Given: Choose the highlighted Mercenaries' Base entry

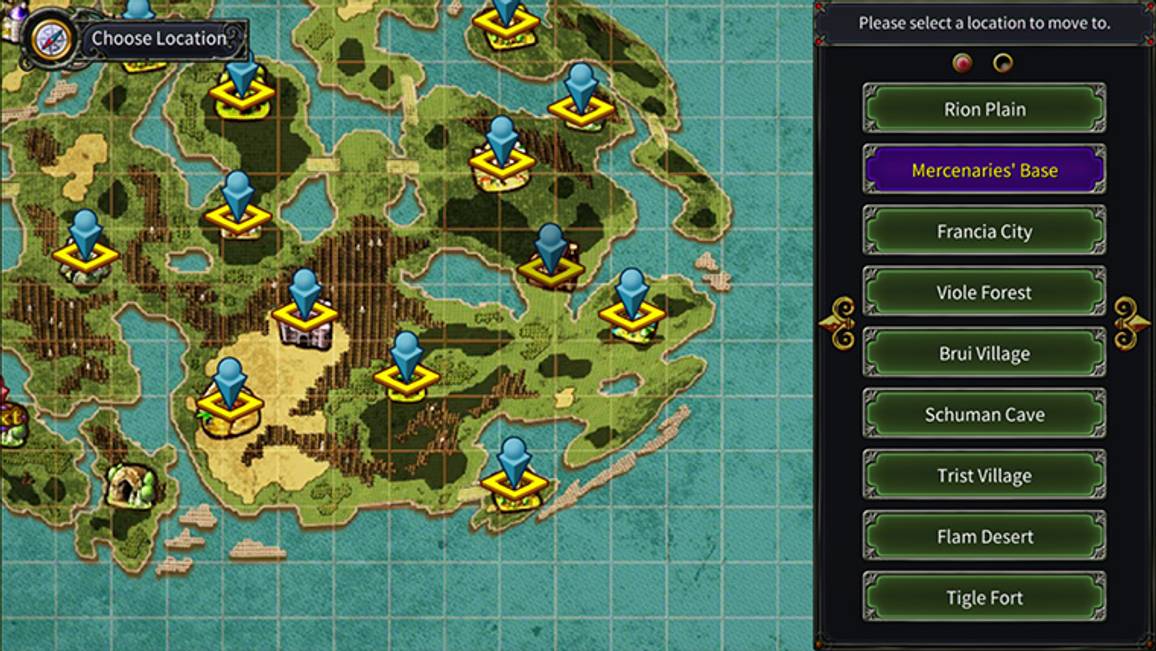Looking at the screenshot, I should click(984, 170).
